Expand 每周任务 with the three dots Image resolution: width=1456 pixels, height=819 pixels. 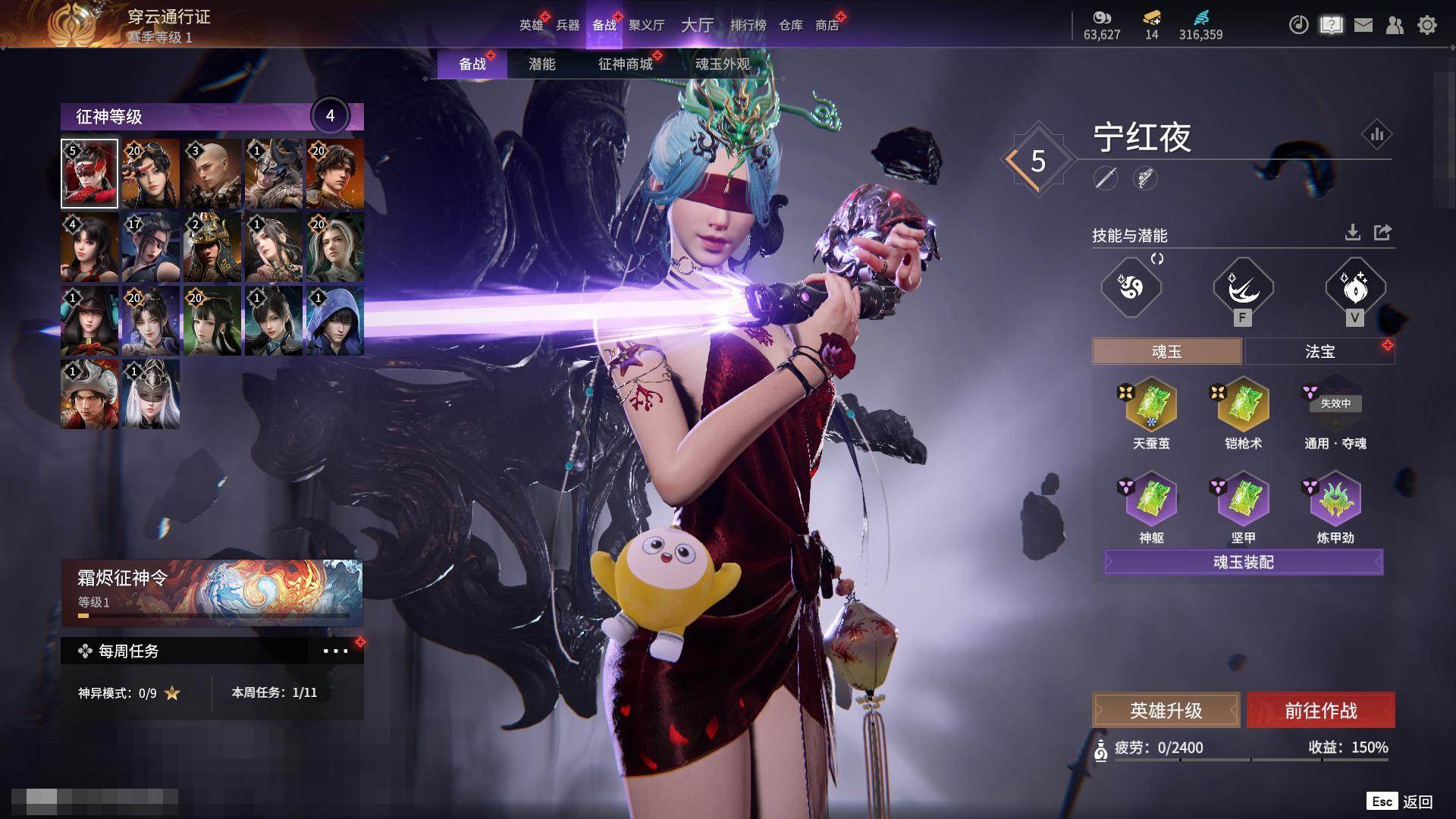point(335,651)
